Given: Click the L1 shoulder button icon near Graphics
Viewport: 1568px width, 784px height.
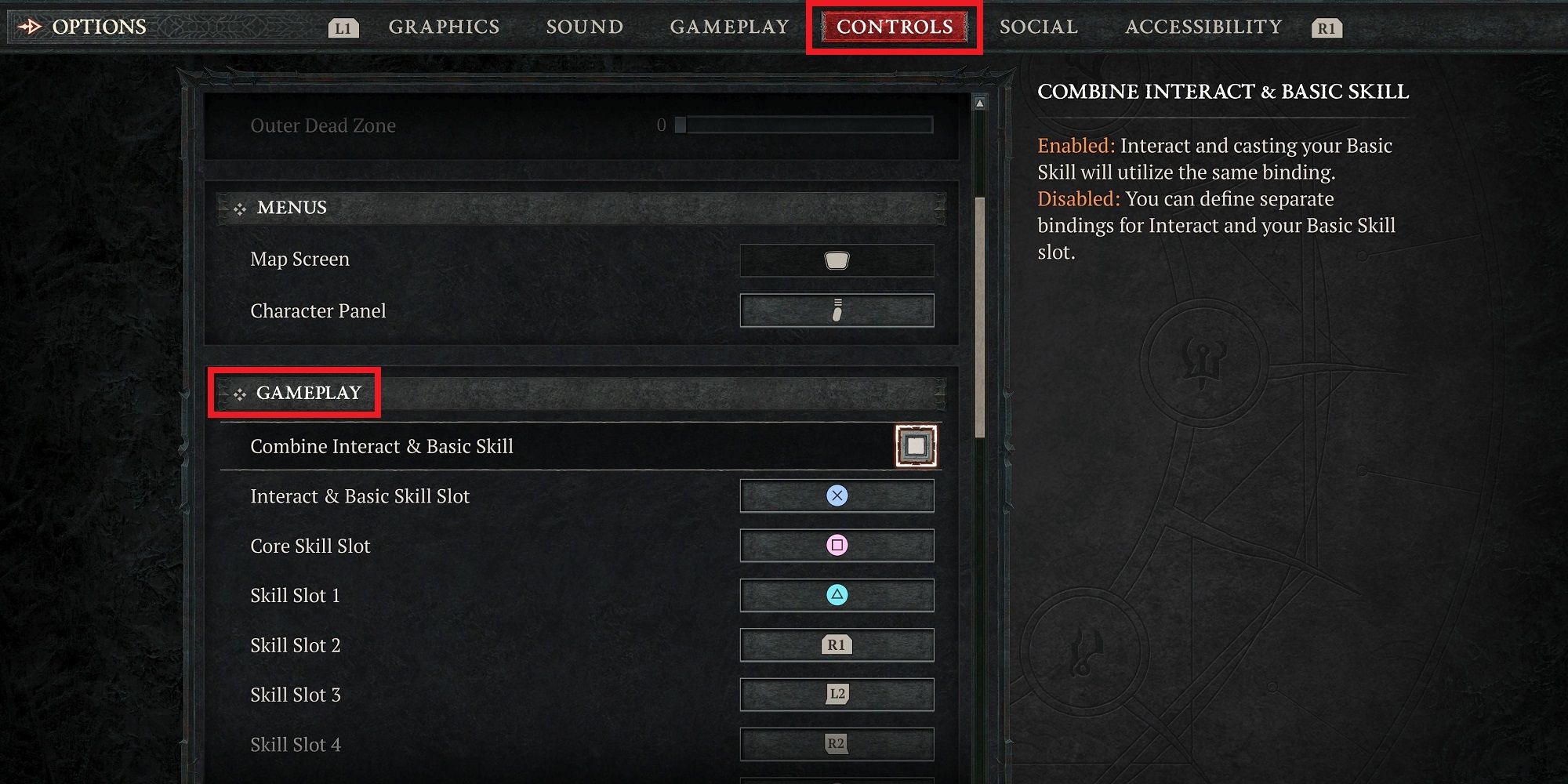Looking at the screenshot, I should [x=343, y=27].
